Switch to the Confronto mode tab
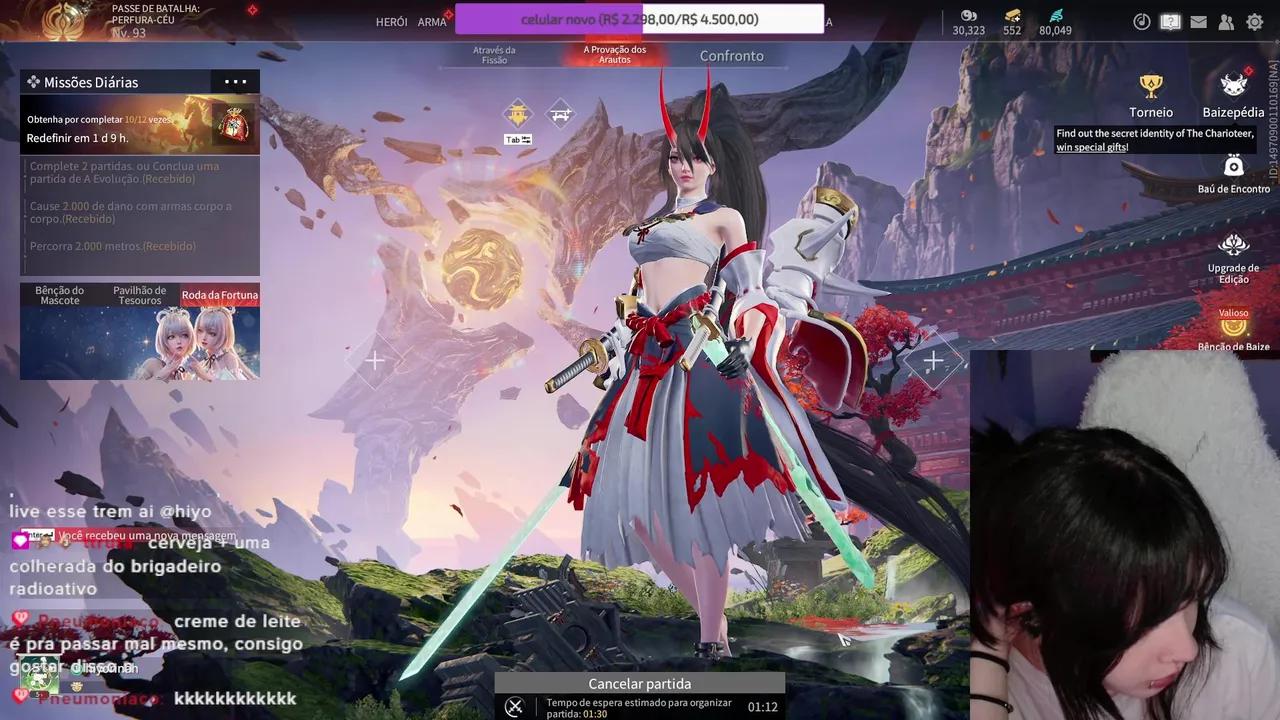Image resolution: width=1280 pixels, height=720 pixels. click(731, 56)
